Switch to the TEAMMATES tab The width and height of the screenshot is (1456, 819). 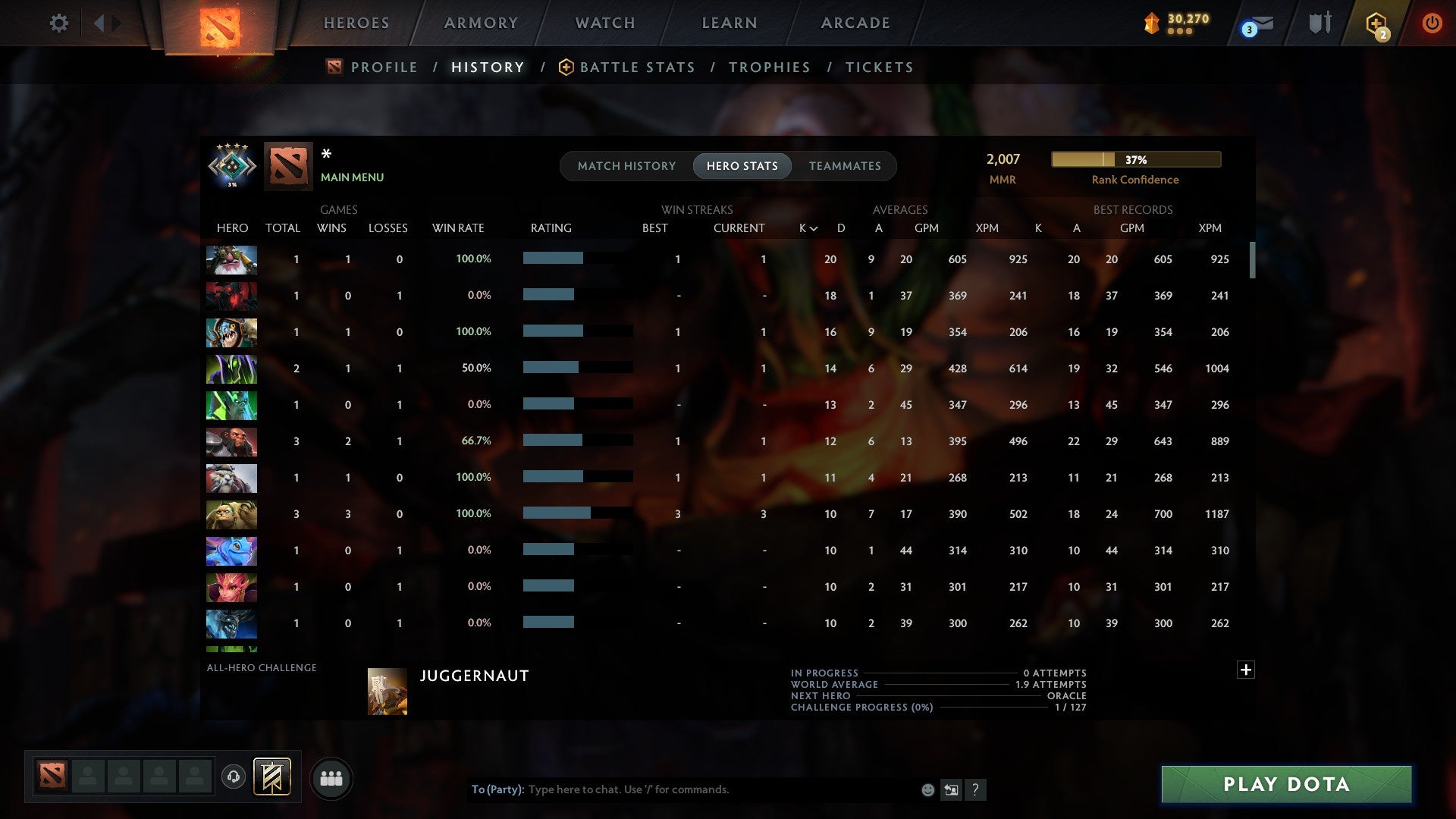pos(845,165)
